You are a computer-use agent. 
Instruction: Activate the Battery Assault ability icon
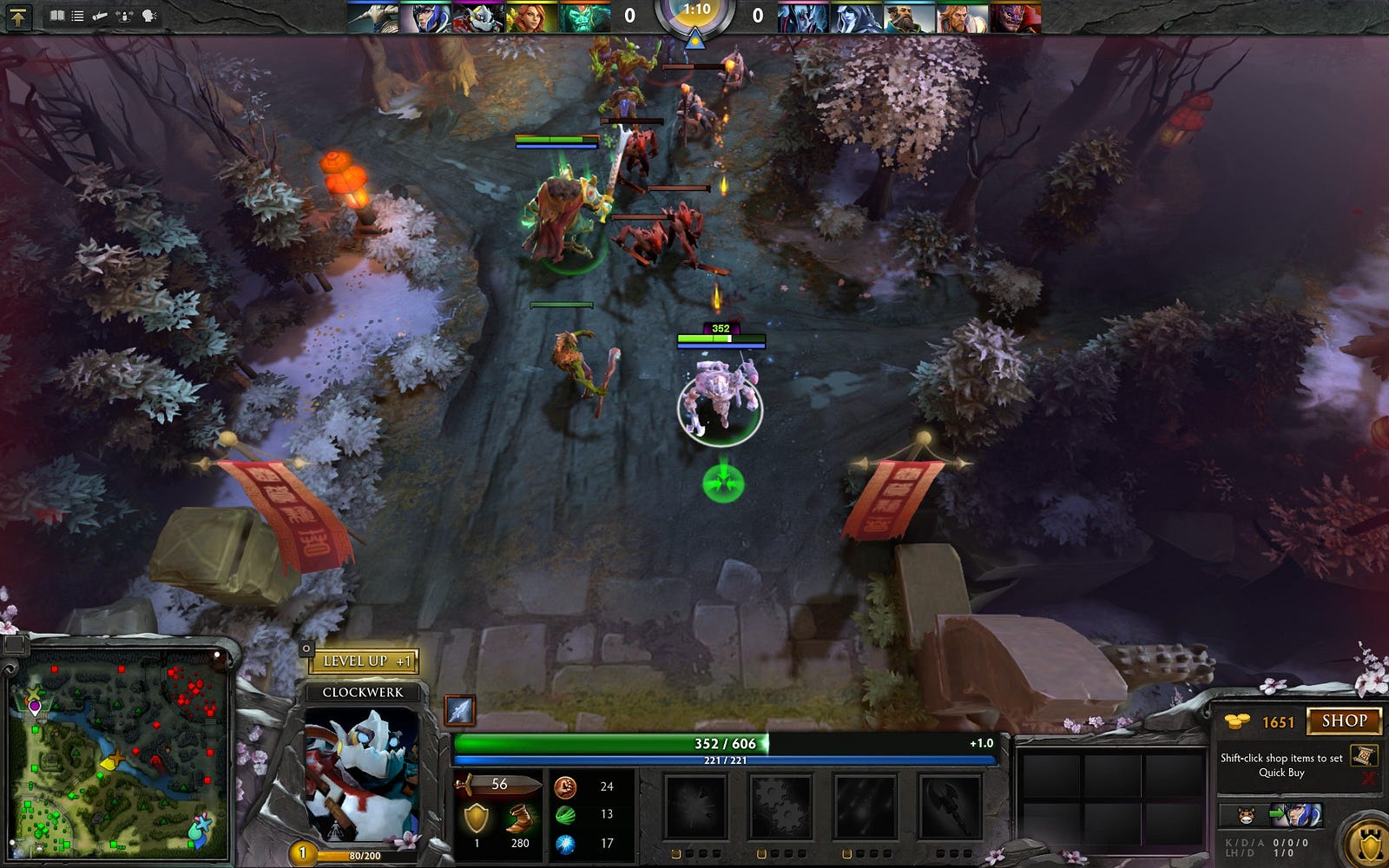(x=695, y=806)
